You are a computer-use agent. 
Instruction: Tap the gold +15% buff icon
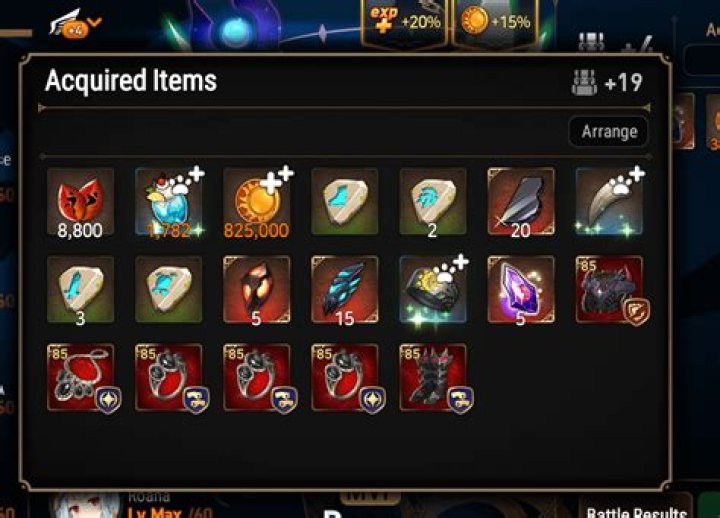click(x=494, y=22)
